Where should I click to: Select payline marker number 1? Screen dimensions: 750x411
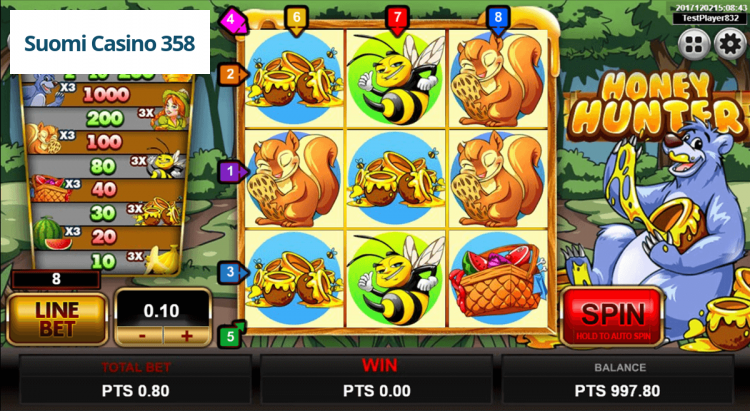(x=231, y=172)
